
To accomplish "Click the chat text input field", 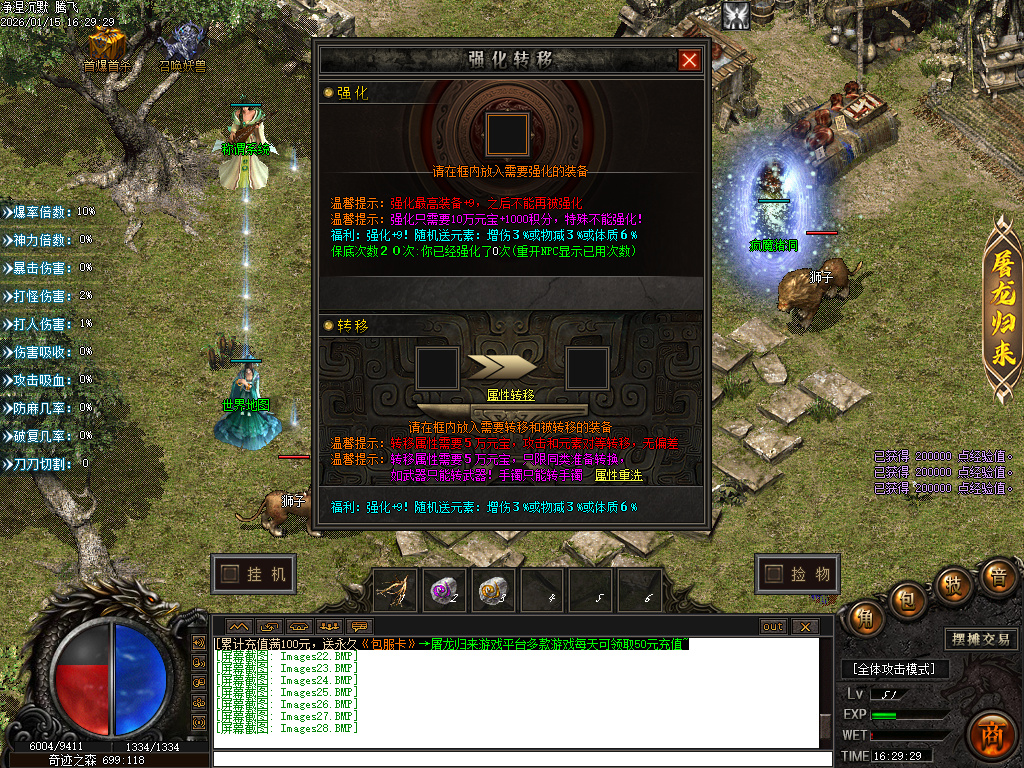I will pos(520,759).
